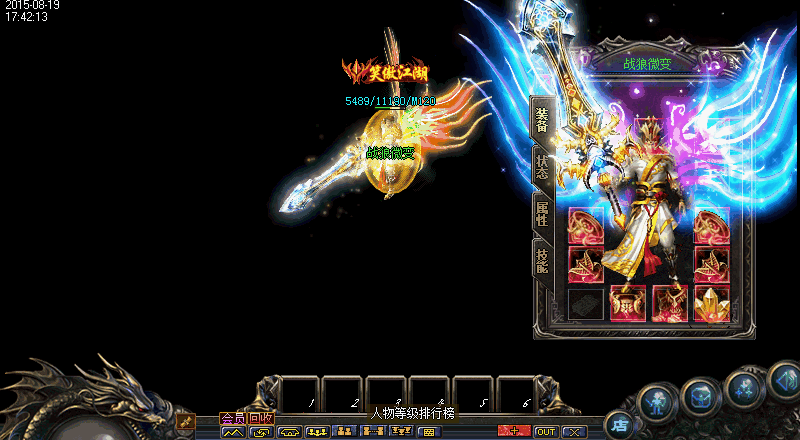Viewport: 800px width, 440px height.
Task: Click the 回收 recycle button
Action: tap(261, 418)
